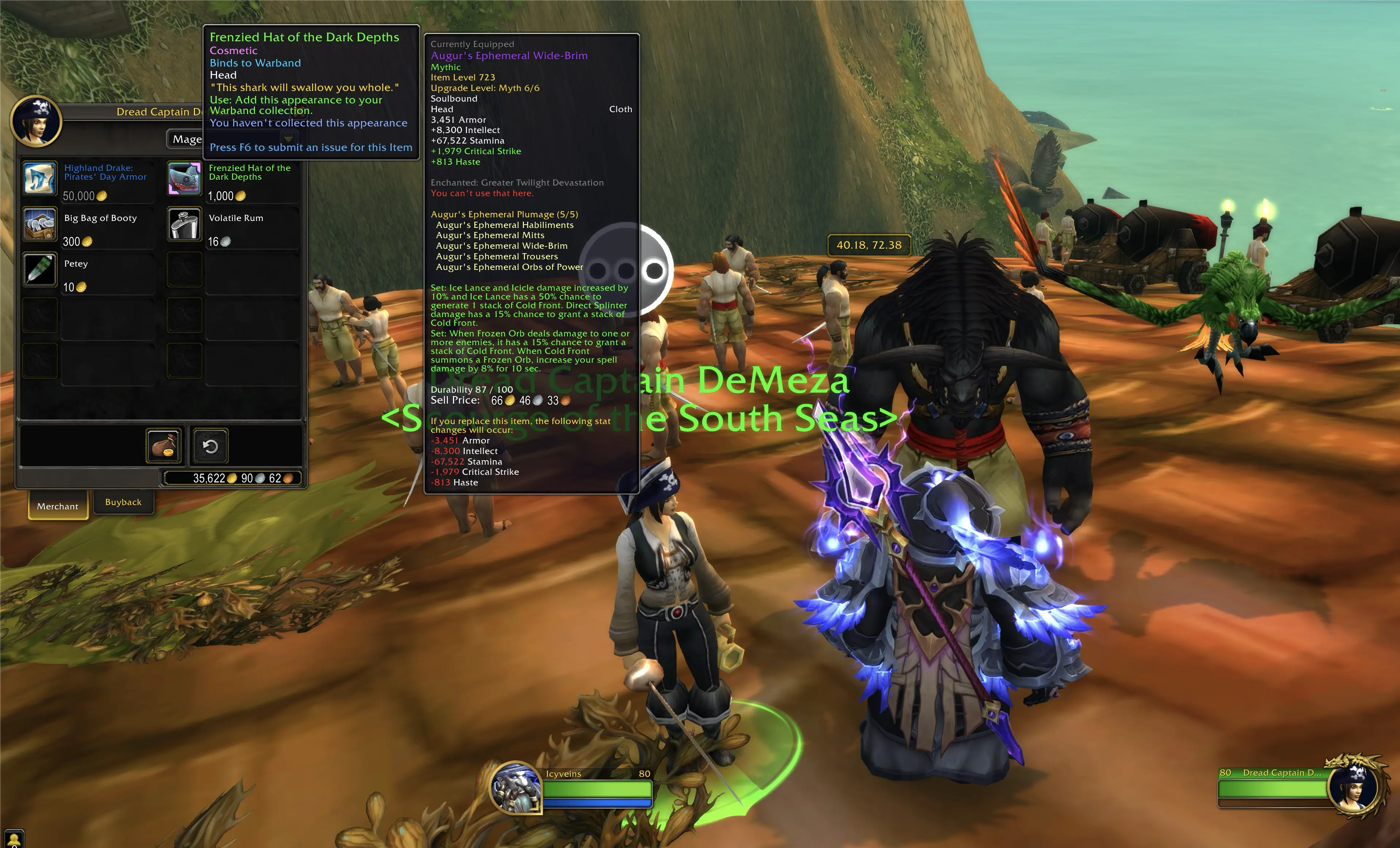Switch to the Buyback tab
The image size is (1400, 848).
123,502
